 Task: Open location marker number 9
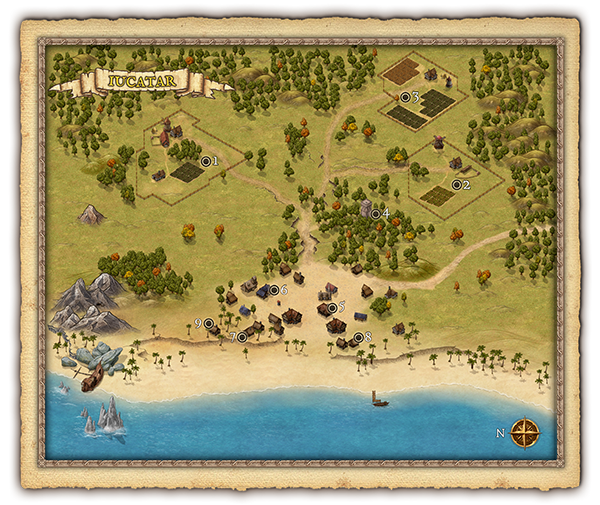208,323
